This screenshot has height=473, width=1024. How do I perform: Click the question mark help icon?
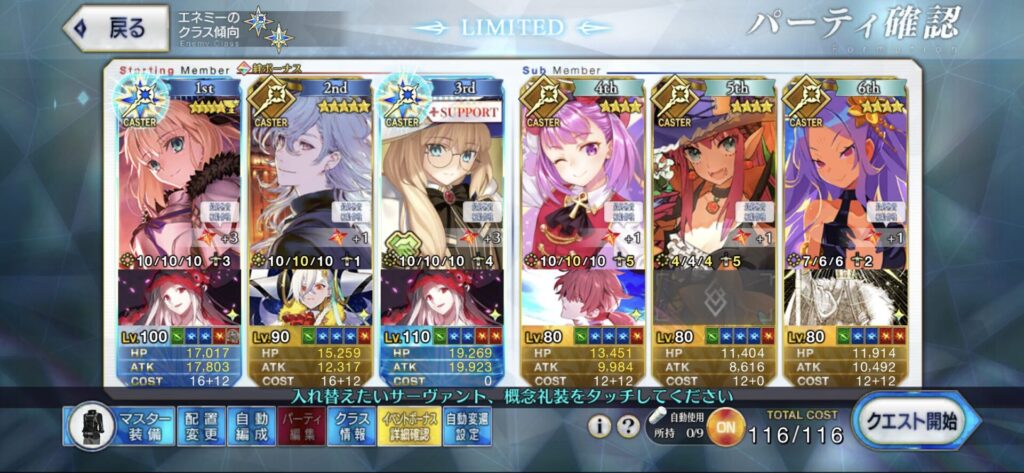pyautogui.click(x=627, y=427)
